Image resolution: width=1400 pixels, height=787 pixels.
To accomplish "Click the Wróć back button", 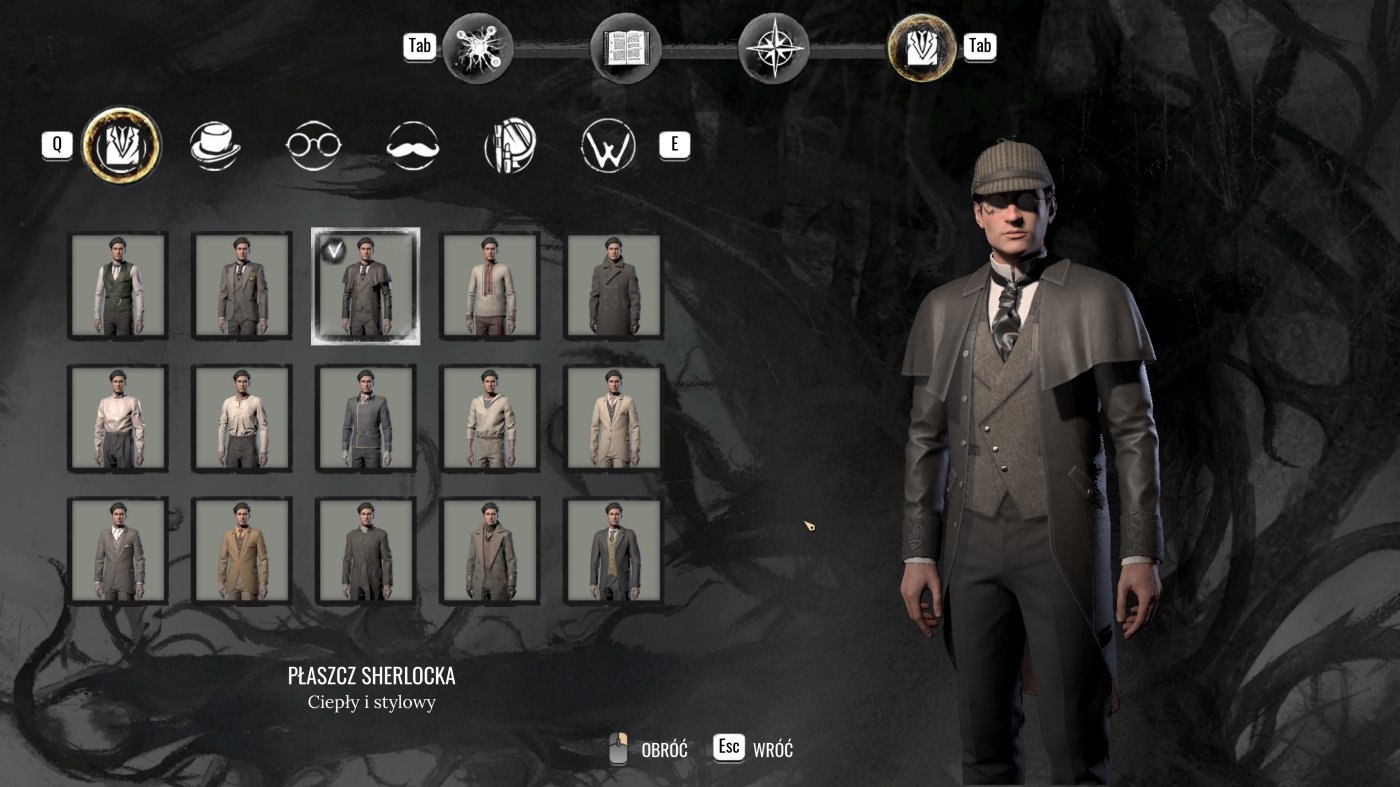I will (x=754, y=749).
